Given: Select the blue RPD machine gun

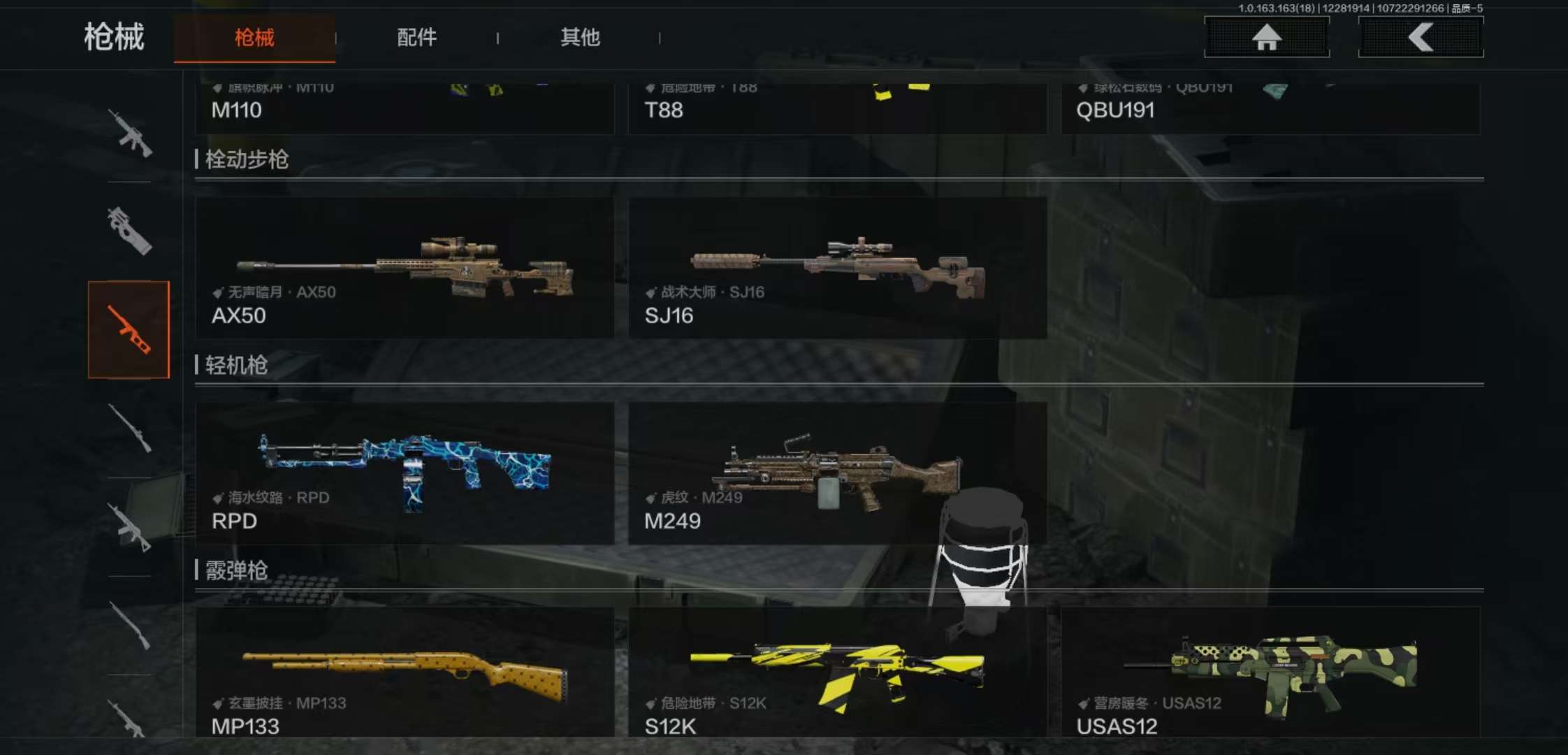Looking at the screenshot, I should (x=405, y=473).
